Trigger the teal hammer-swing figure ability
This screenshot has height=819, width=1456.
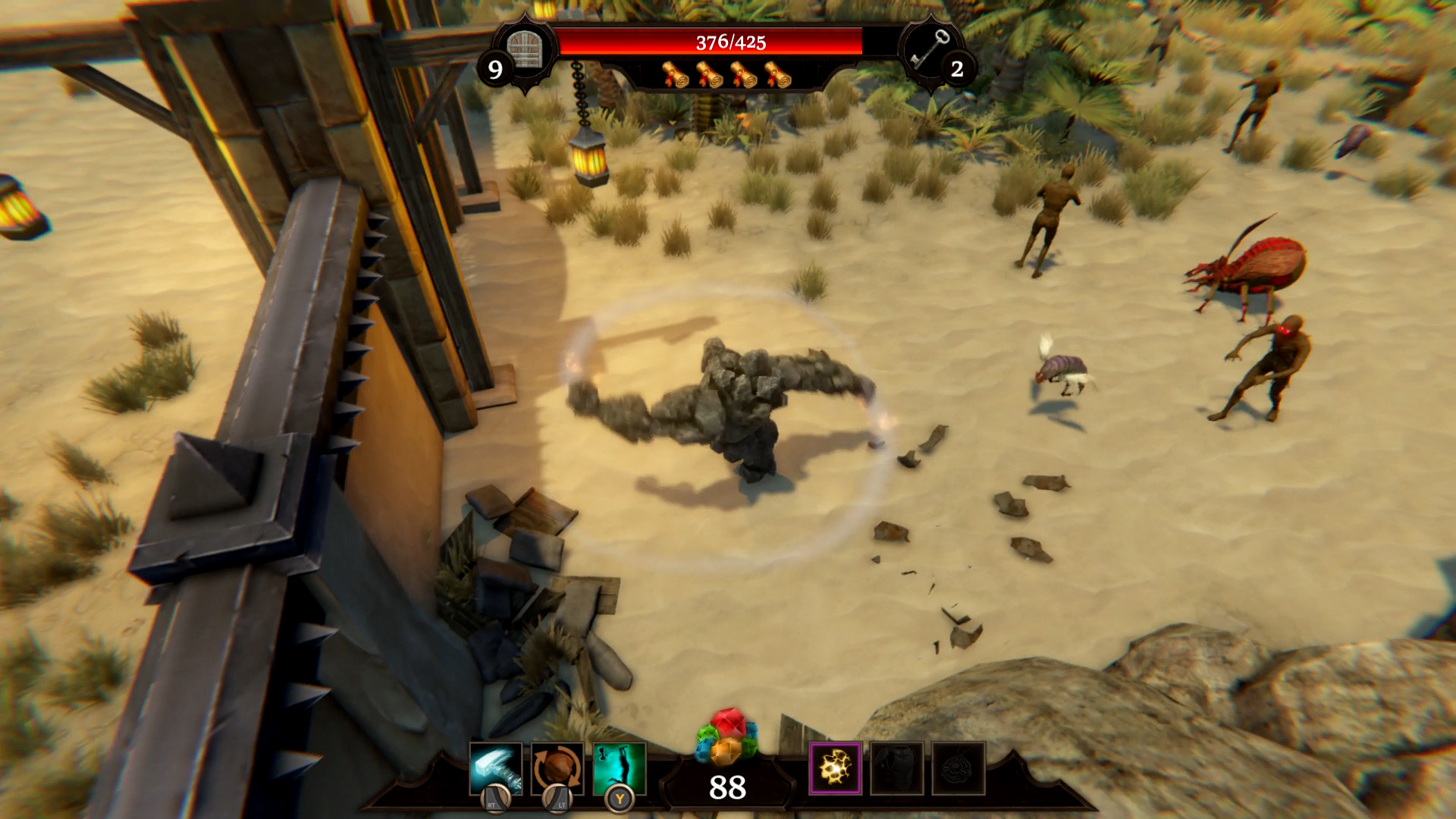coord(620,768)
